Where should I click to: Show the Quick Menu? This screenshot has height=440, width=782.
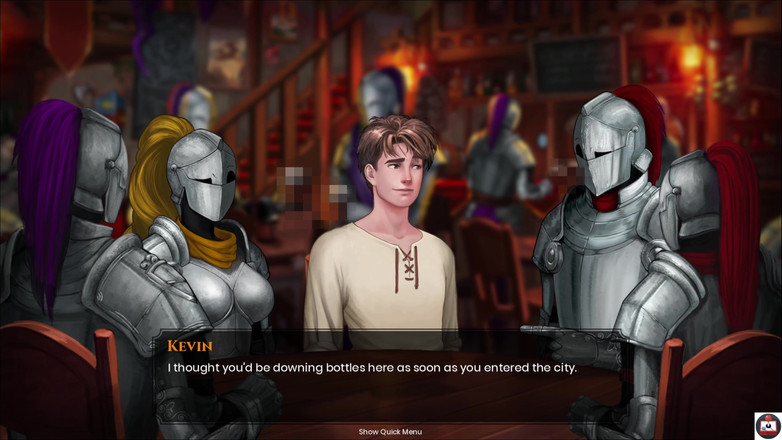click(x=390, y=432)
